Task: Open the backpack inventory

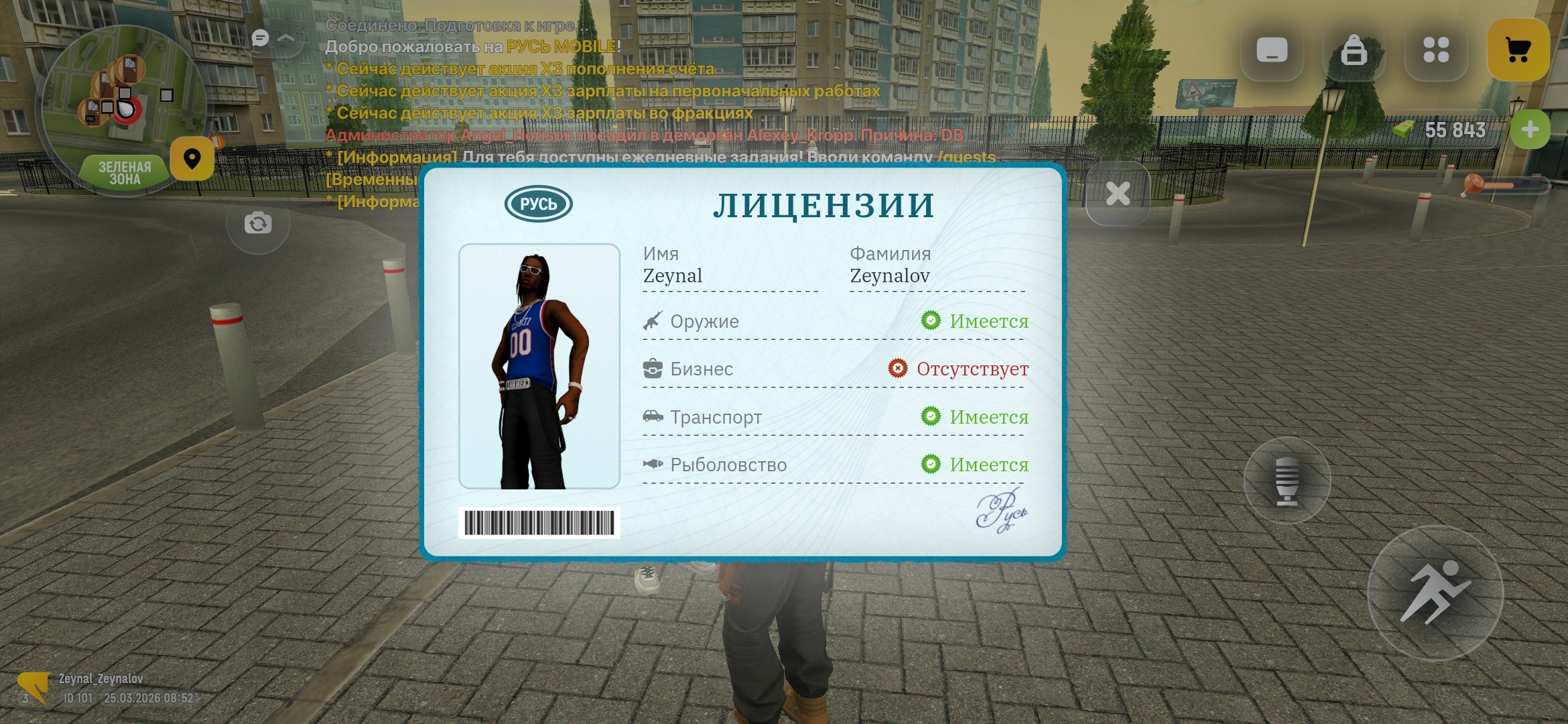Action: click(1354, 50)
